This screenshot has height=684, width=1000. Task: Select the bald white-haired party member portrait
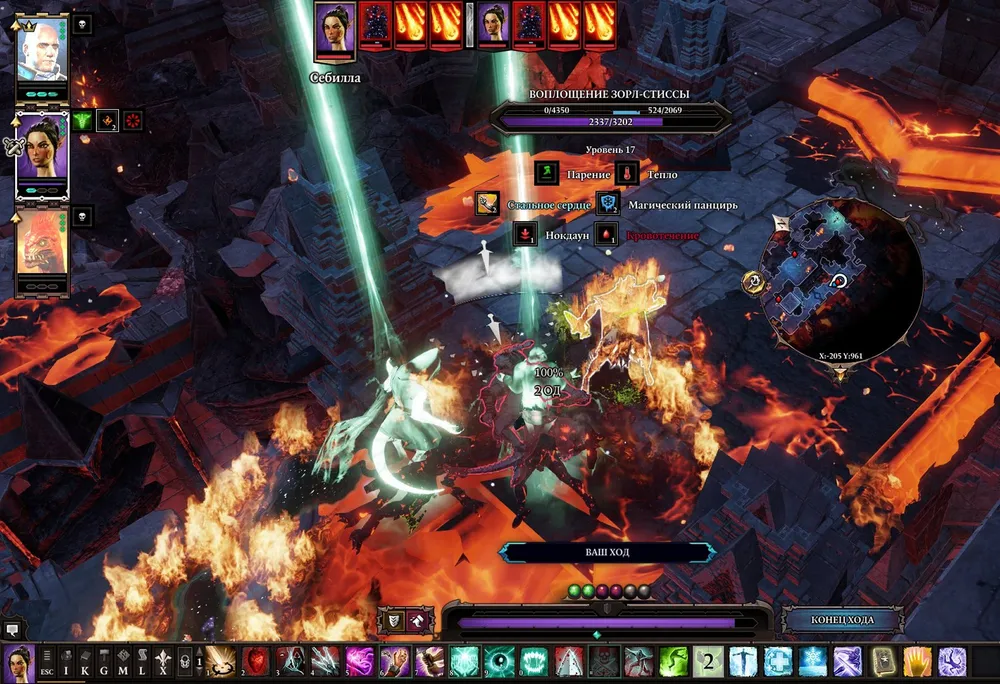[x=42, y=49]
